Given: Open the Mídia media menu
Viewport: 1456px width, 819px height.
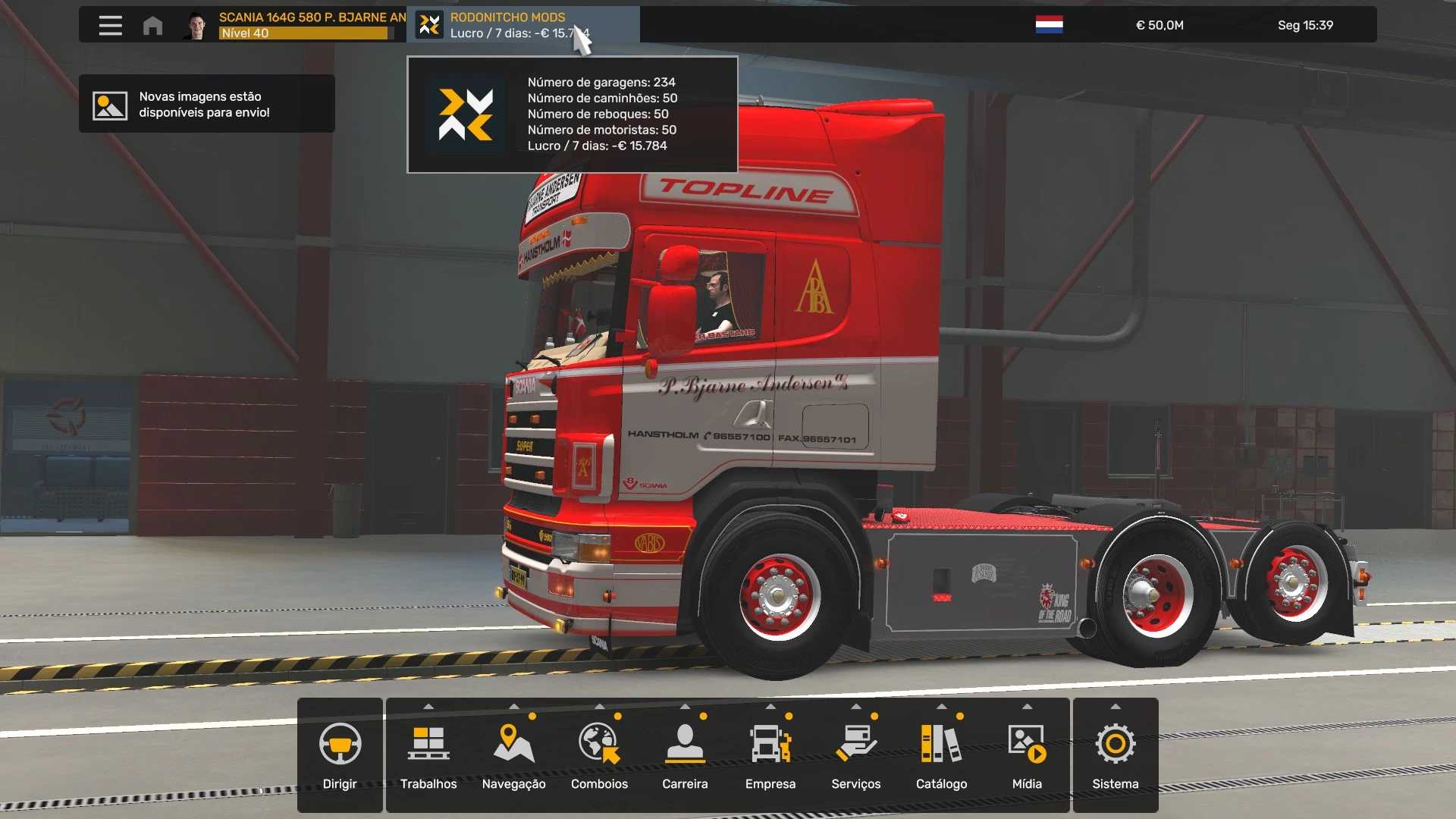Looking at the screenshot, I should pyautogui.click(x=1027, y=755).
